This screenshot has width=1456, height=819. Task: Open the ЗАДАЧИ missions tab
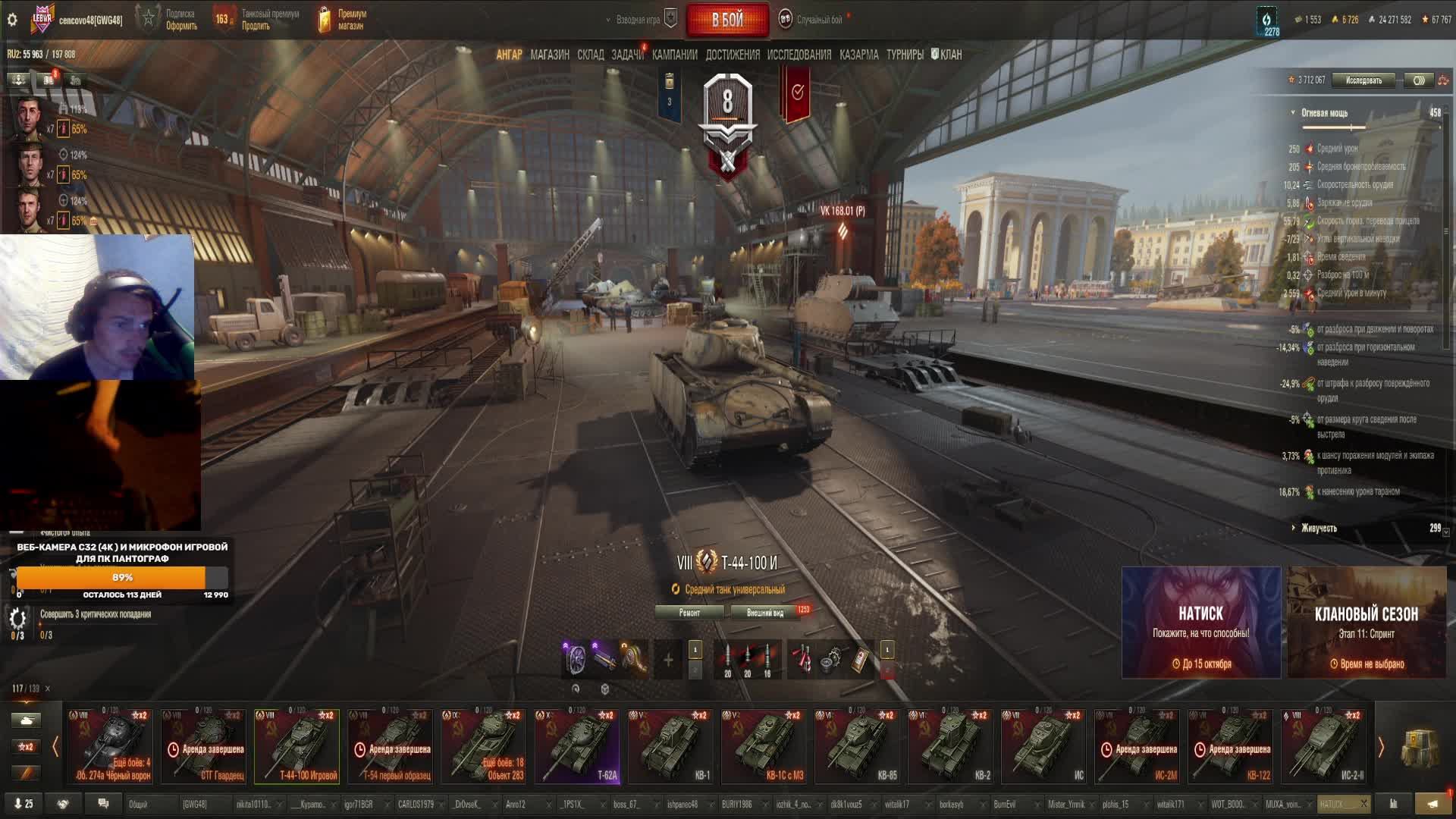[x=627, y=55]
